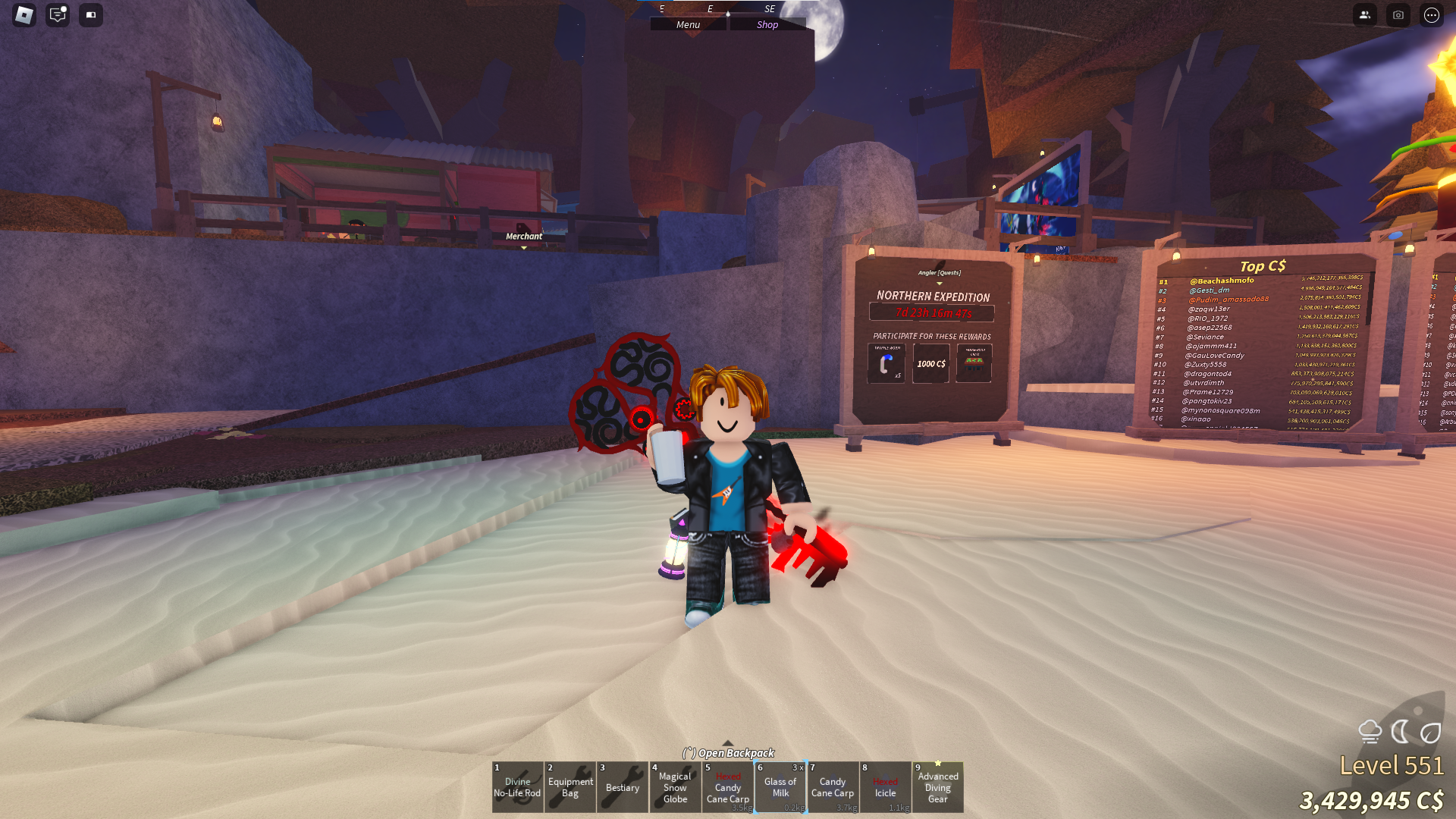Screen dimensions: 1456x819
Task: Equip the Glass of Milk slot
Action: click(x=780, y=787)
